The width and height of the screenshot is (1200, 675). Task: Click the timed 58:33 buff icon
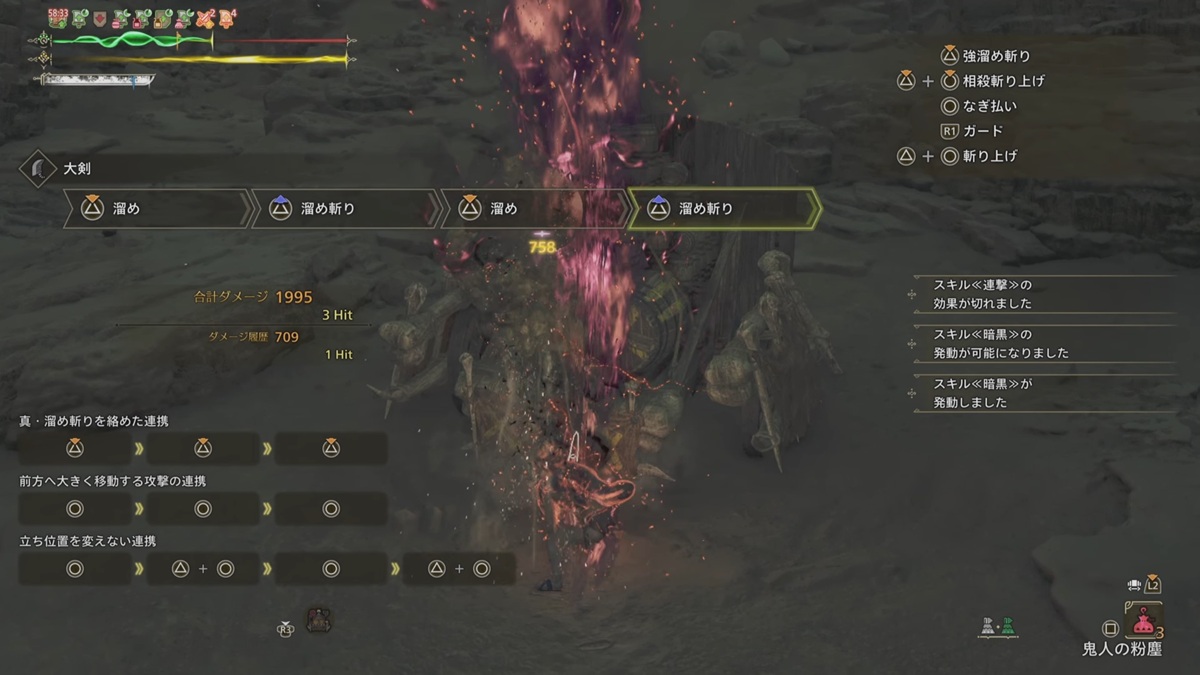57,17
